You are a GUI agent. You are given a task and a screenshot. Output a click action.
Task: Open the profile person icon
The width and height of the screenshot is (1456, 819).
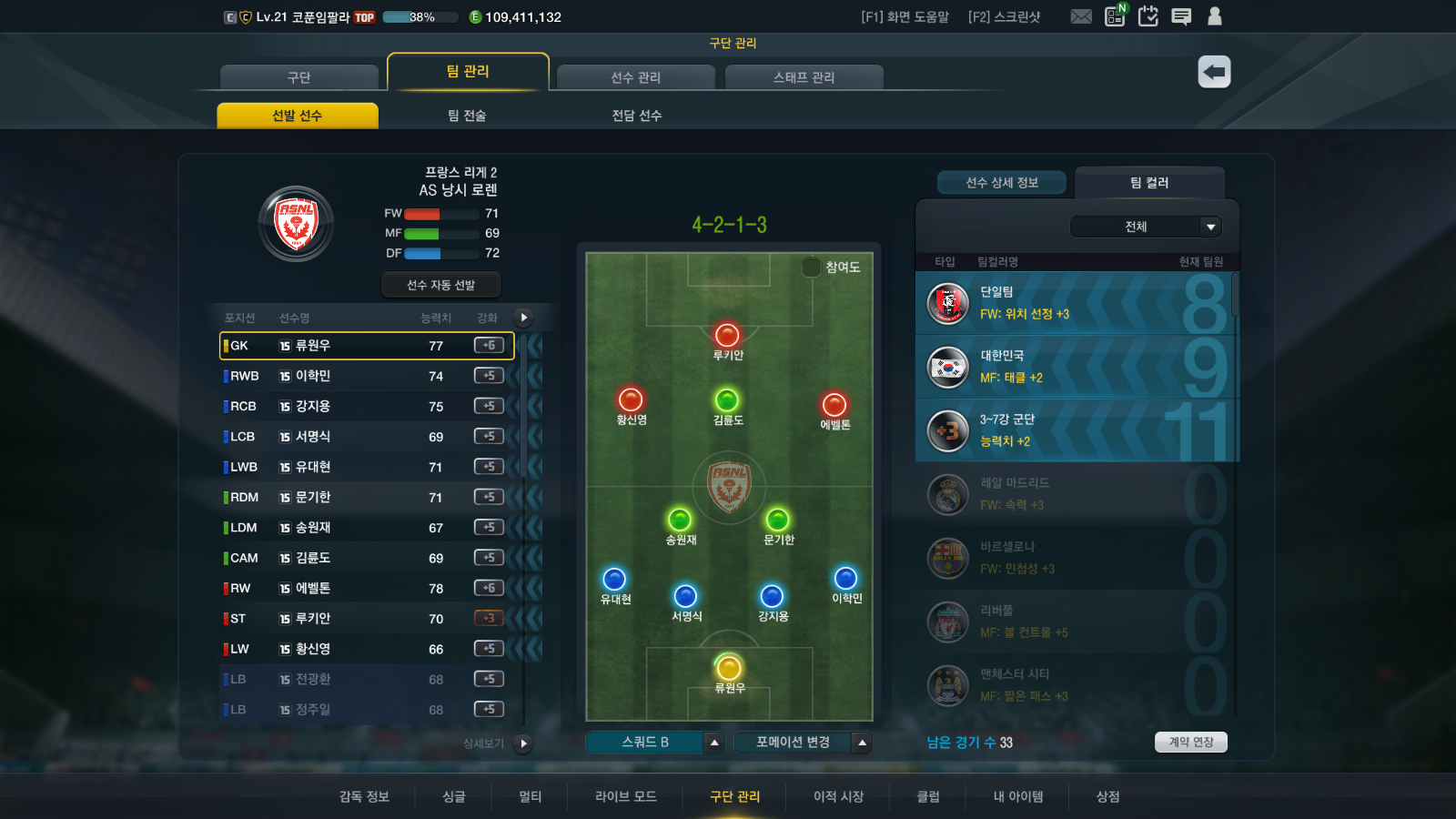(x=1215, y=15)
